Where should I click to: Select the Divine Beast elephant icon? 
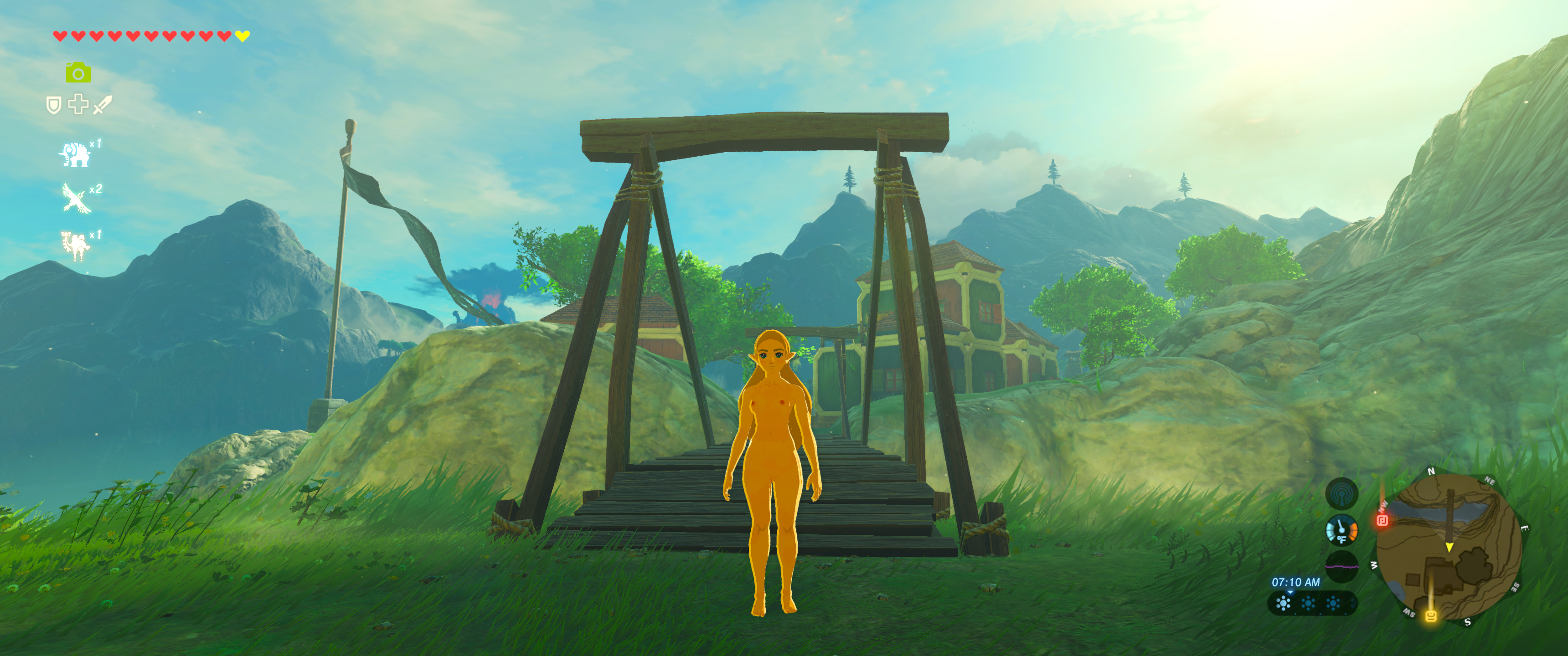(76, 154)
